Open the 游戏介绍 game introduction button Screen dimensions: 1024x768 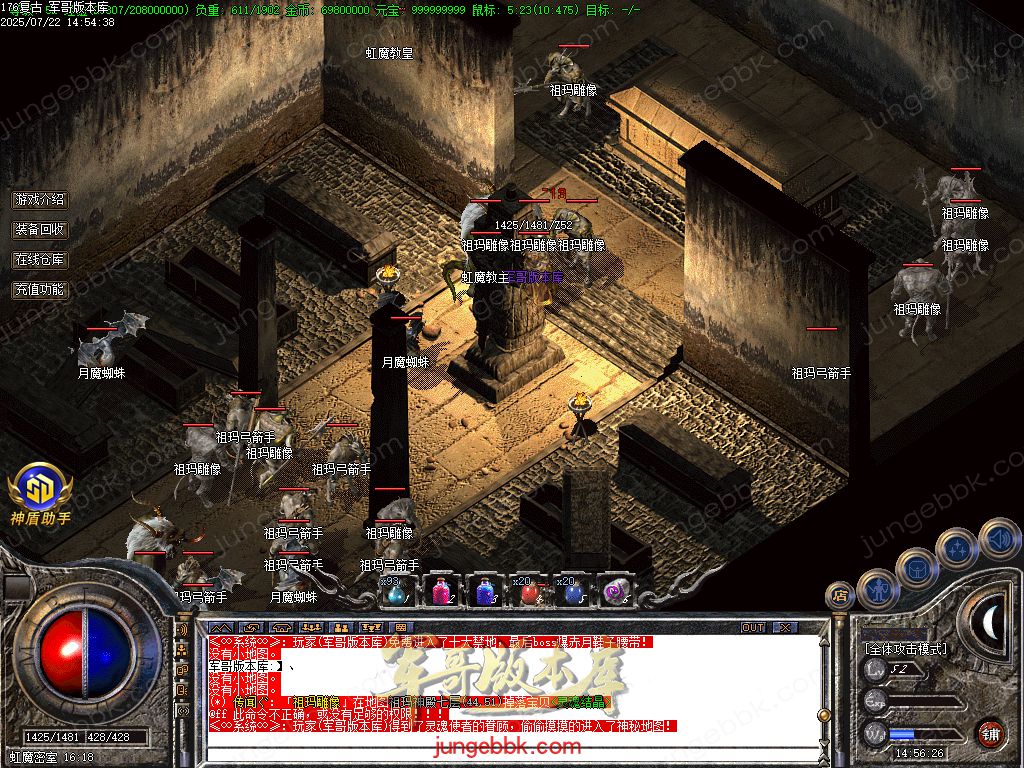pyautogui.click(x=40, y=200)
